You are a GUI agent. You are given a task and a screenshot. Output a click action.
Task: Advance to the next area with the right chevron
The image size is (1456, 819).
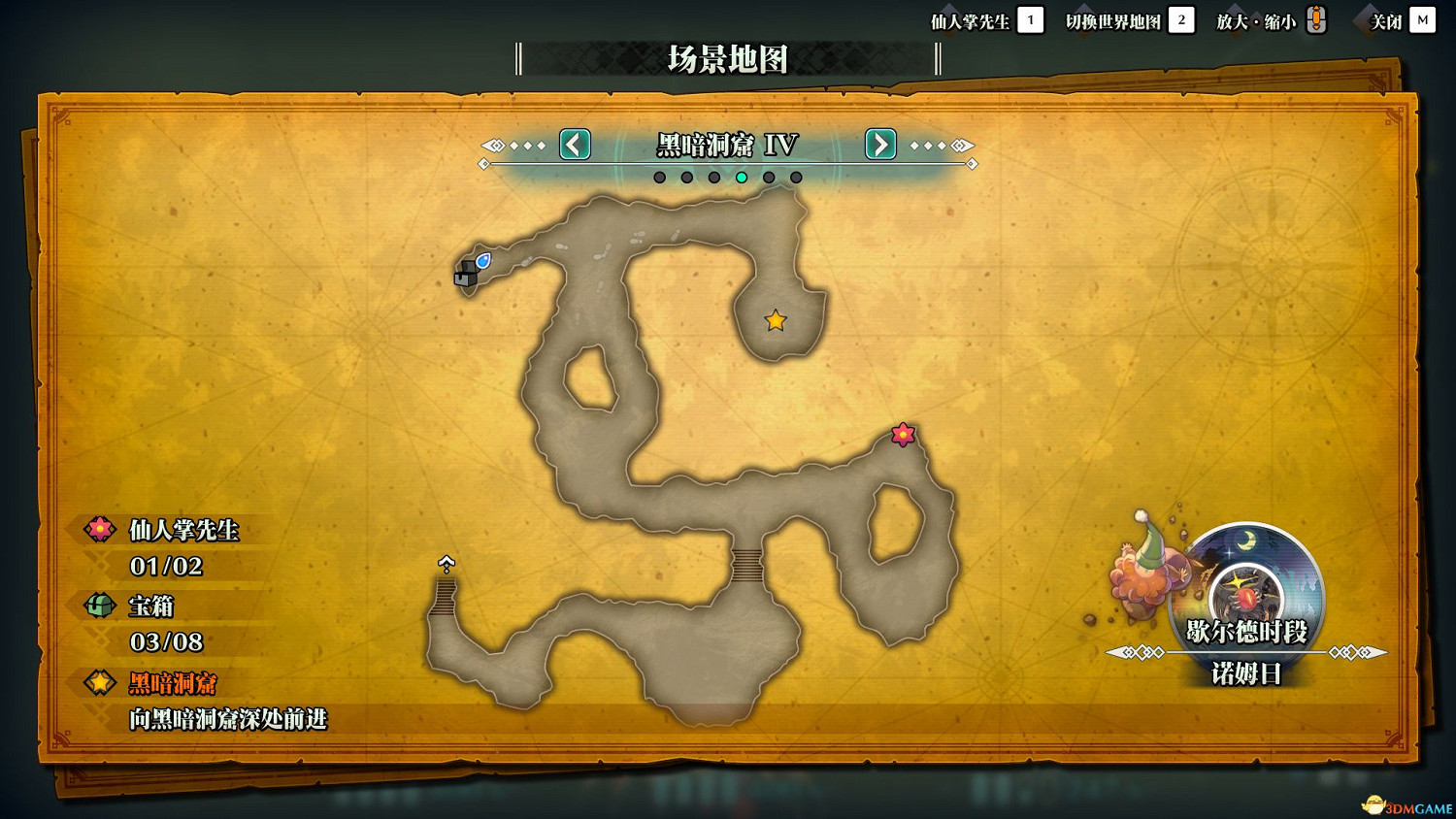click(x=879, y=145)
